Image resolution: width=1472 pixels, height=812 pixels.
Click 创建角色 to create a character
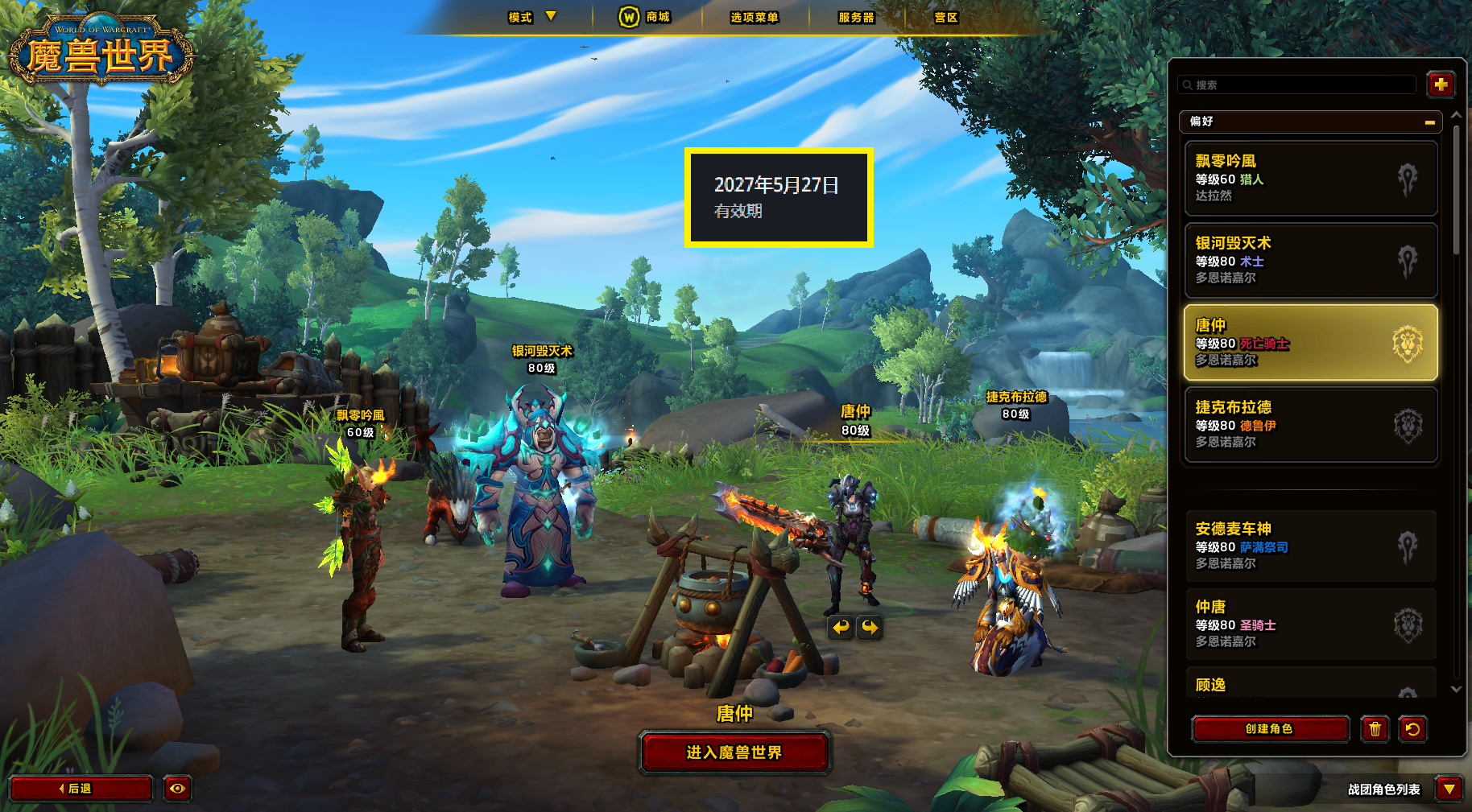tap(1269, 729)
